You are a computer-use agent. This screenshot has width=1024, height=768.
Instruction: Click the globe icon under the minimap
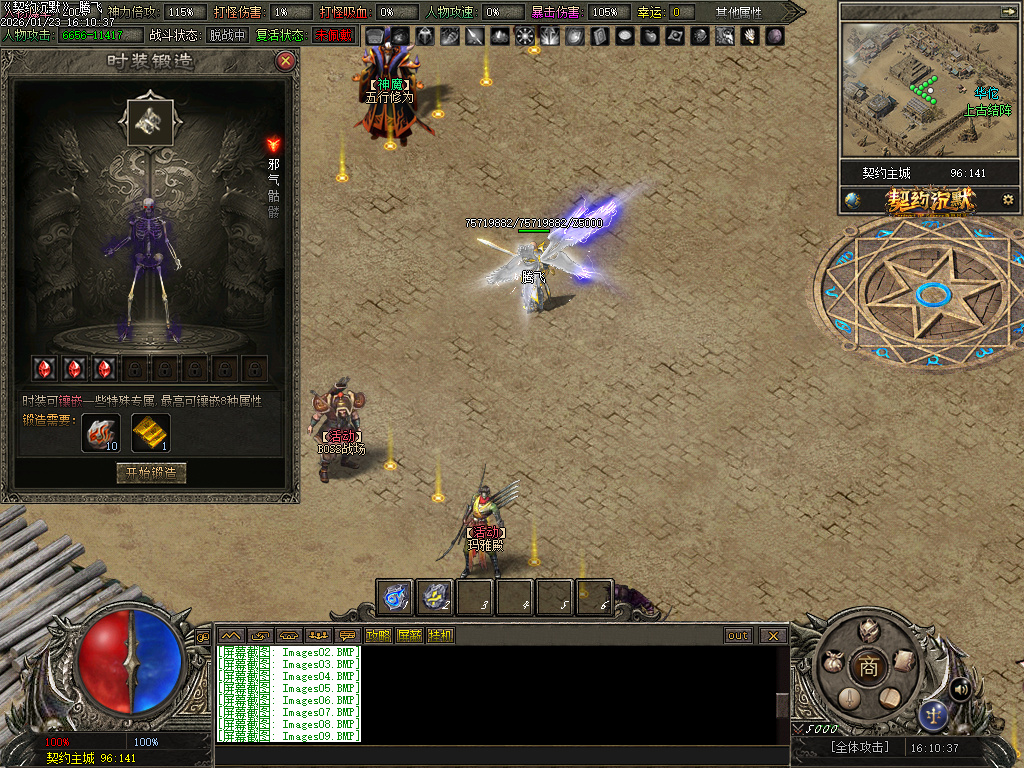coord(852,200)
